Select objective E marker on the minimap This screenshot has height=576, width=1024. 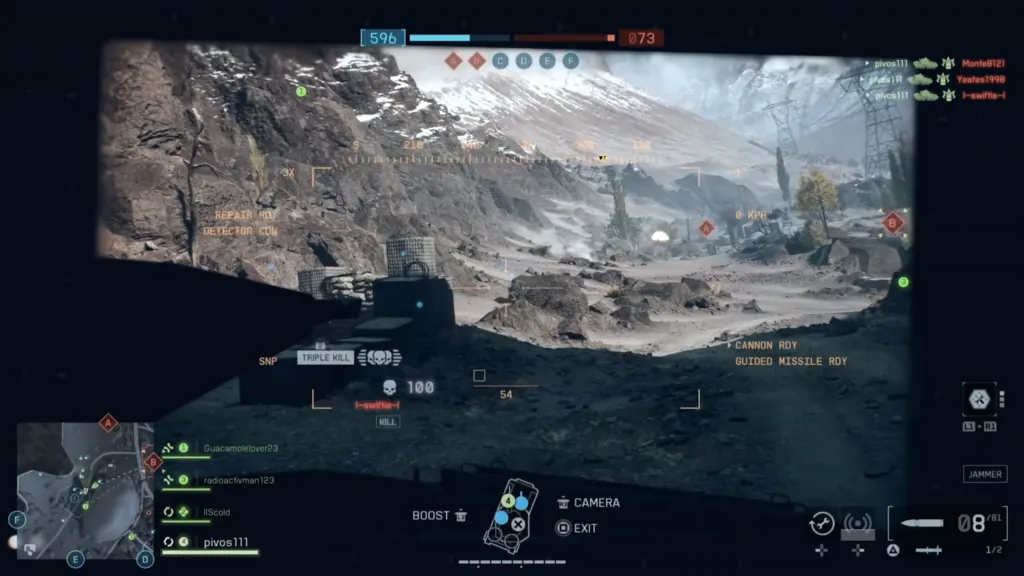tap(75, 559)
